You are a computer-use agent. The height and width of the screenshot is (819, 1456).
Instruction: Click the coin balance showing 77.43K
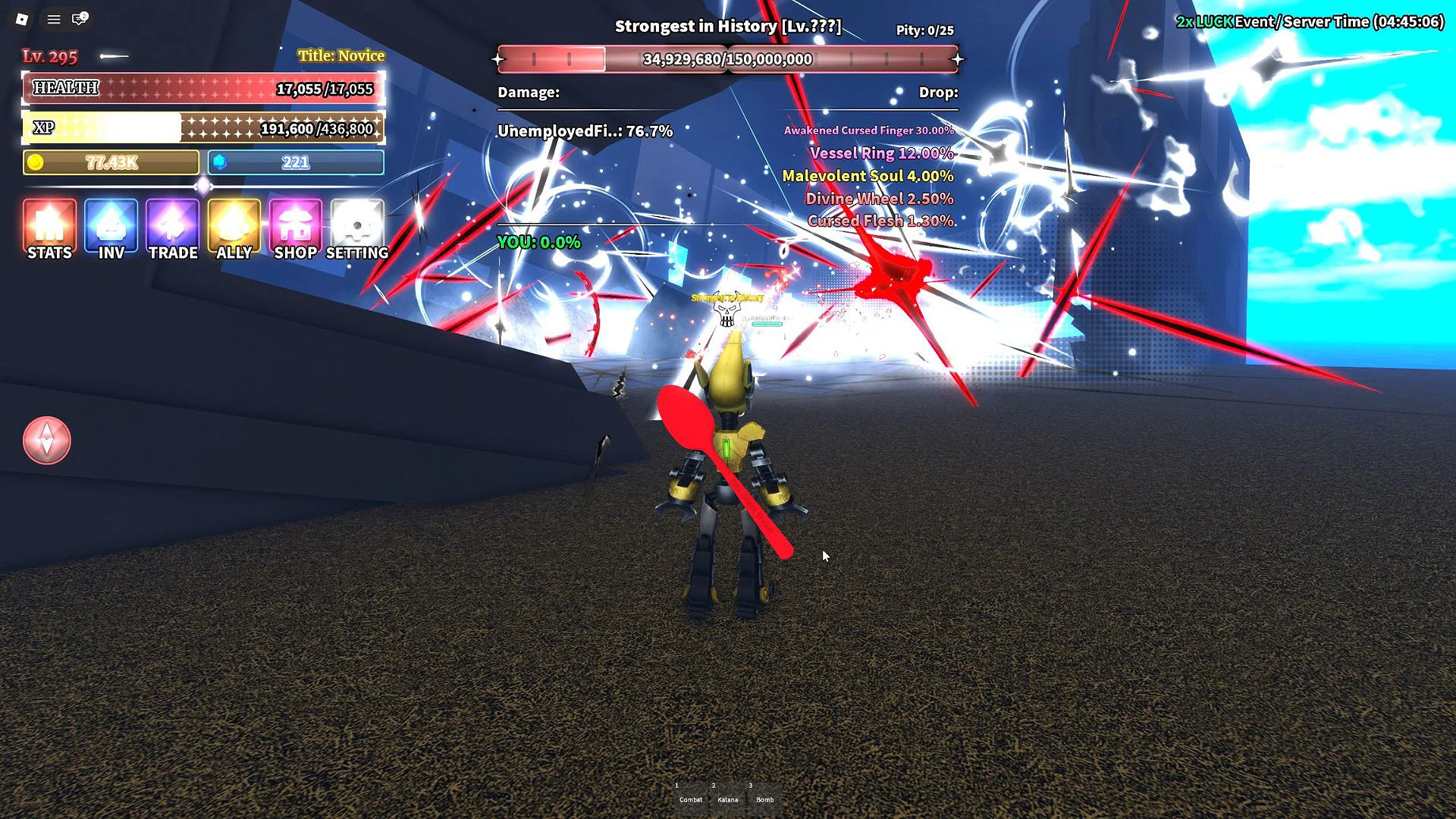click(x=110, y=162)
